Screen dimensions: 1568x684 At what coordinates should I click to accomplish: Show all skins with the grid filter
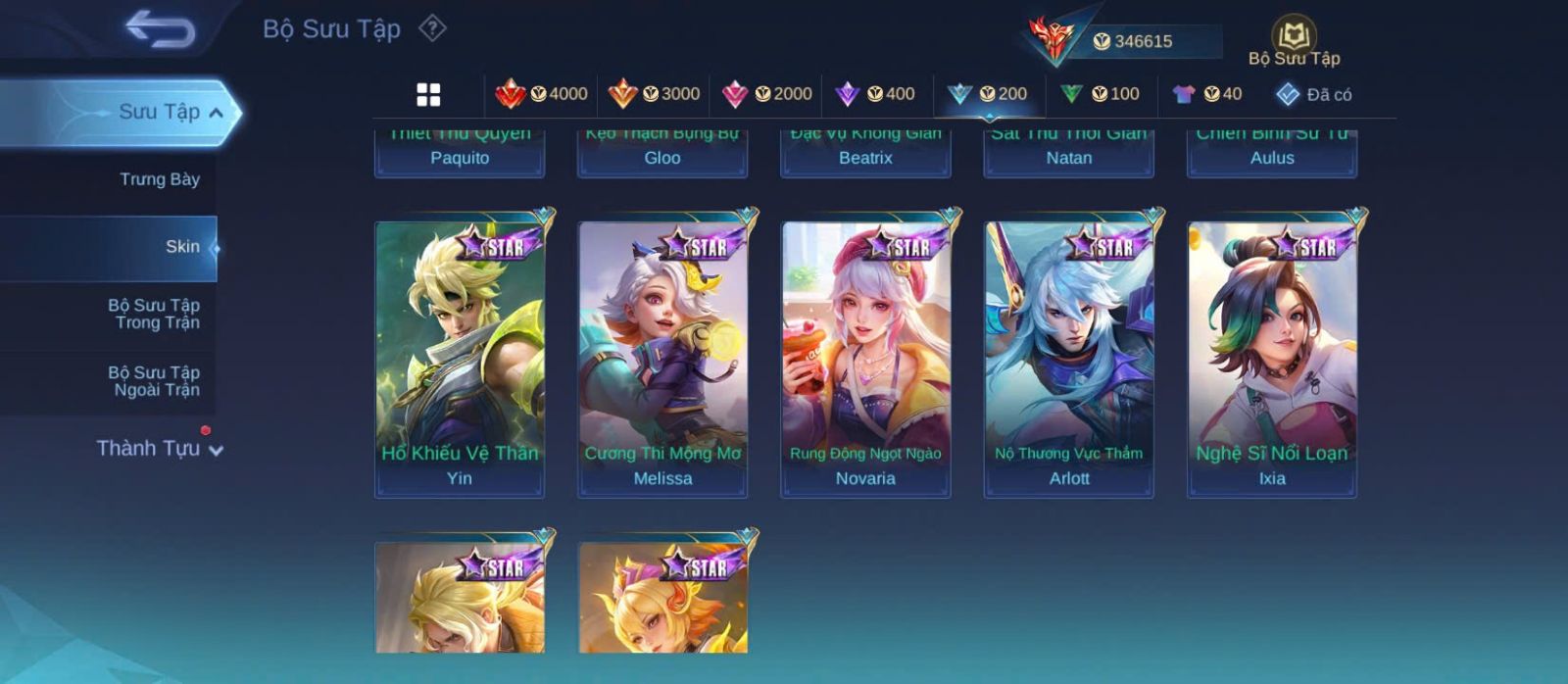coord(428,94)
